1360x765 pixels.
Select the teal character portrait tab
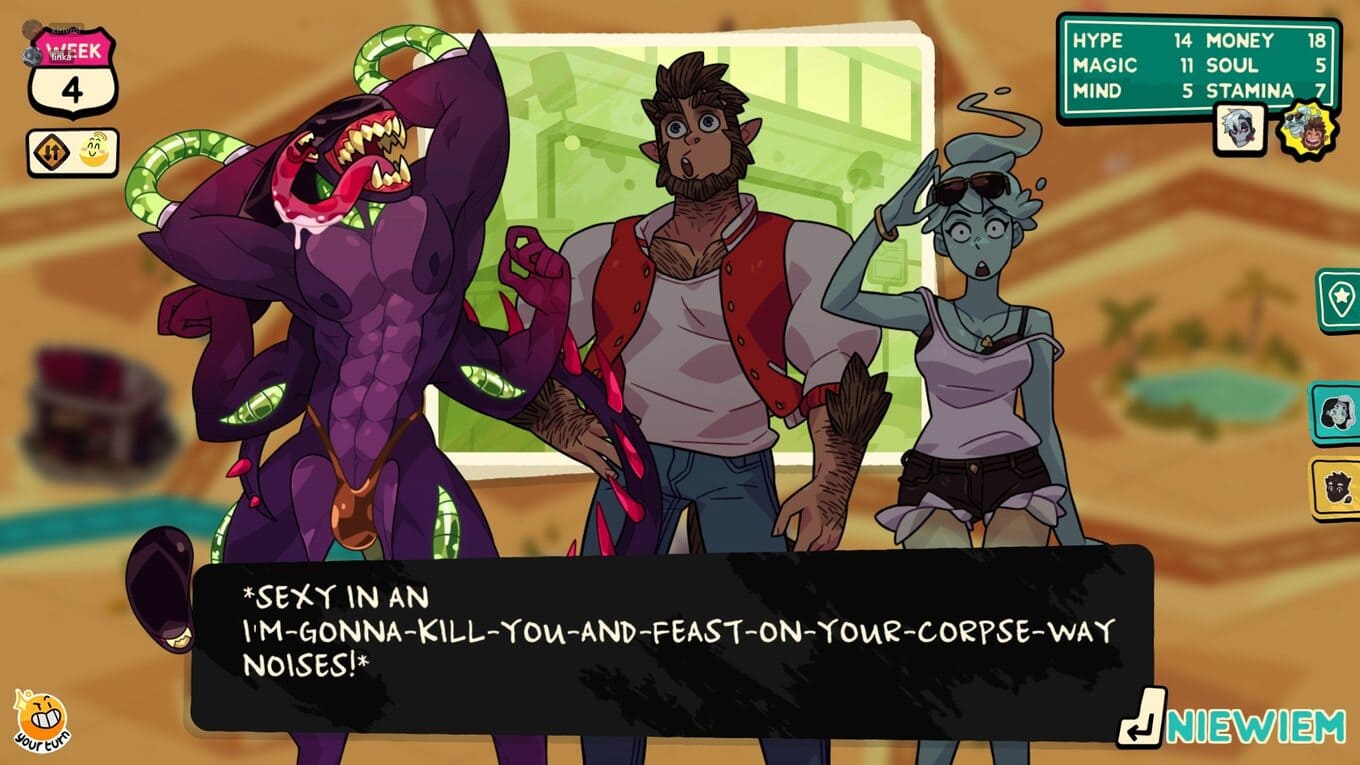[1338, 412]
